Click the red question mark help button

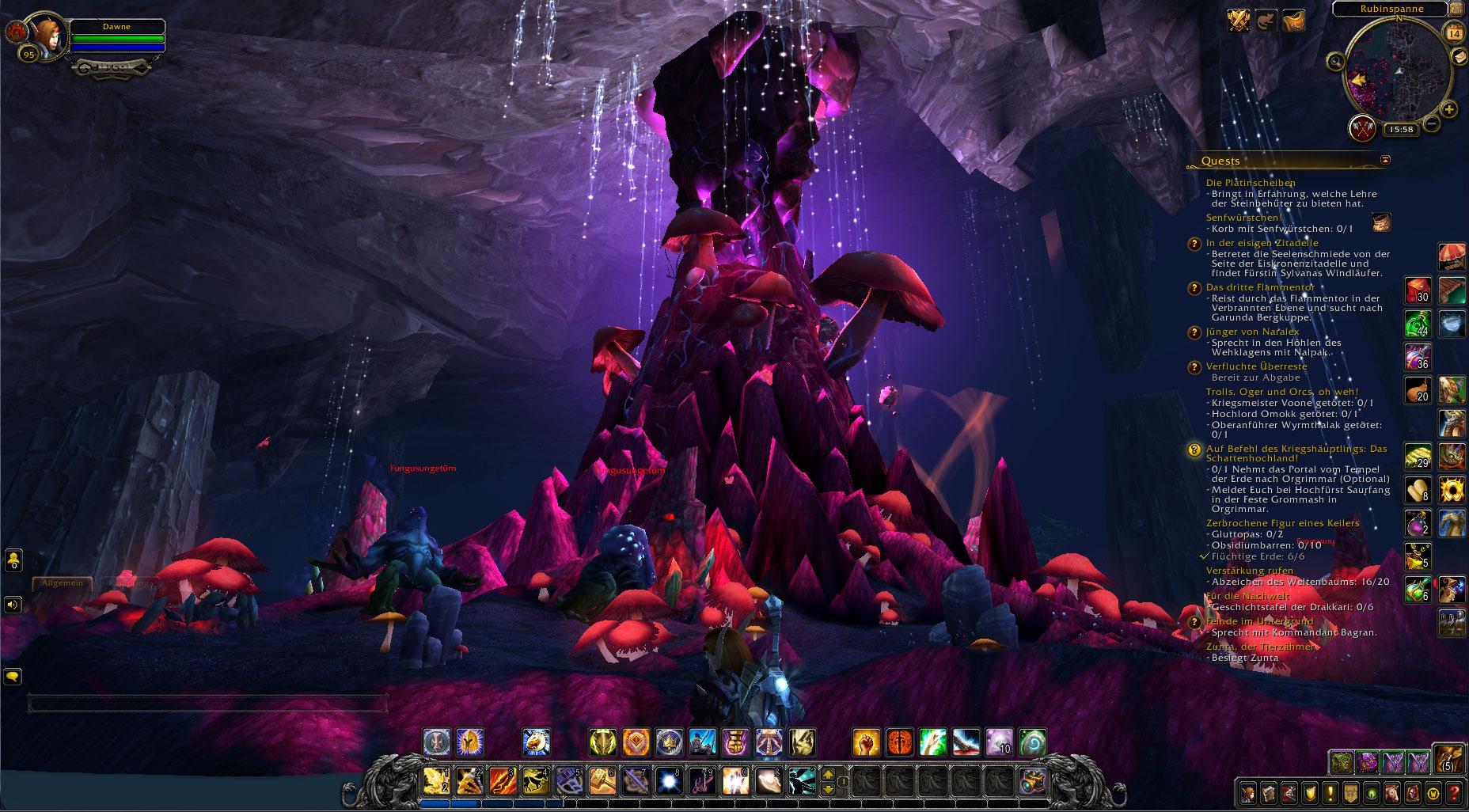[x=1453, y=791]
